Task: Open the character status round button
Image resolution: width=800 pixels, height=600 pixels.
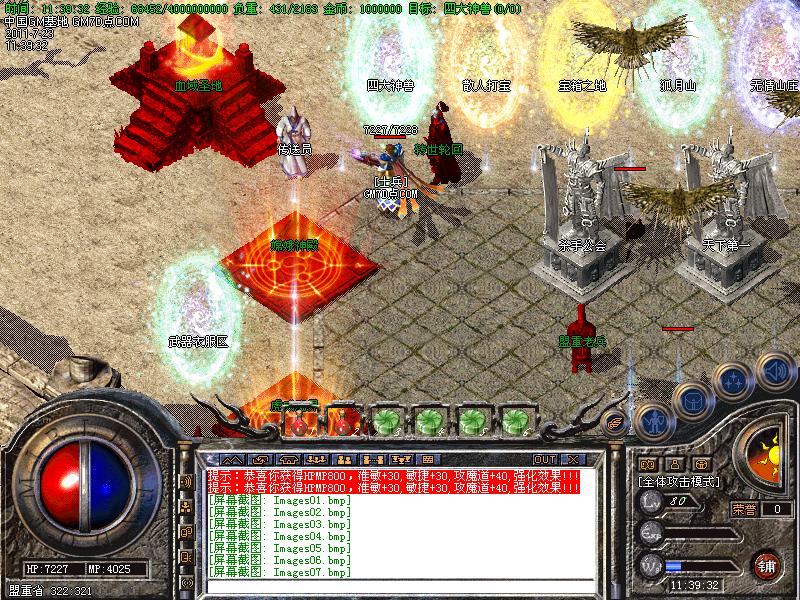Action: pyautogui.click(x=652, y=421)
